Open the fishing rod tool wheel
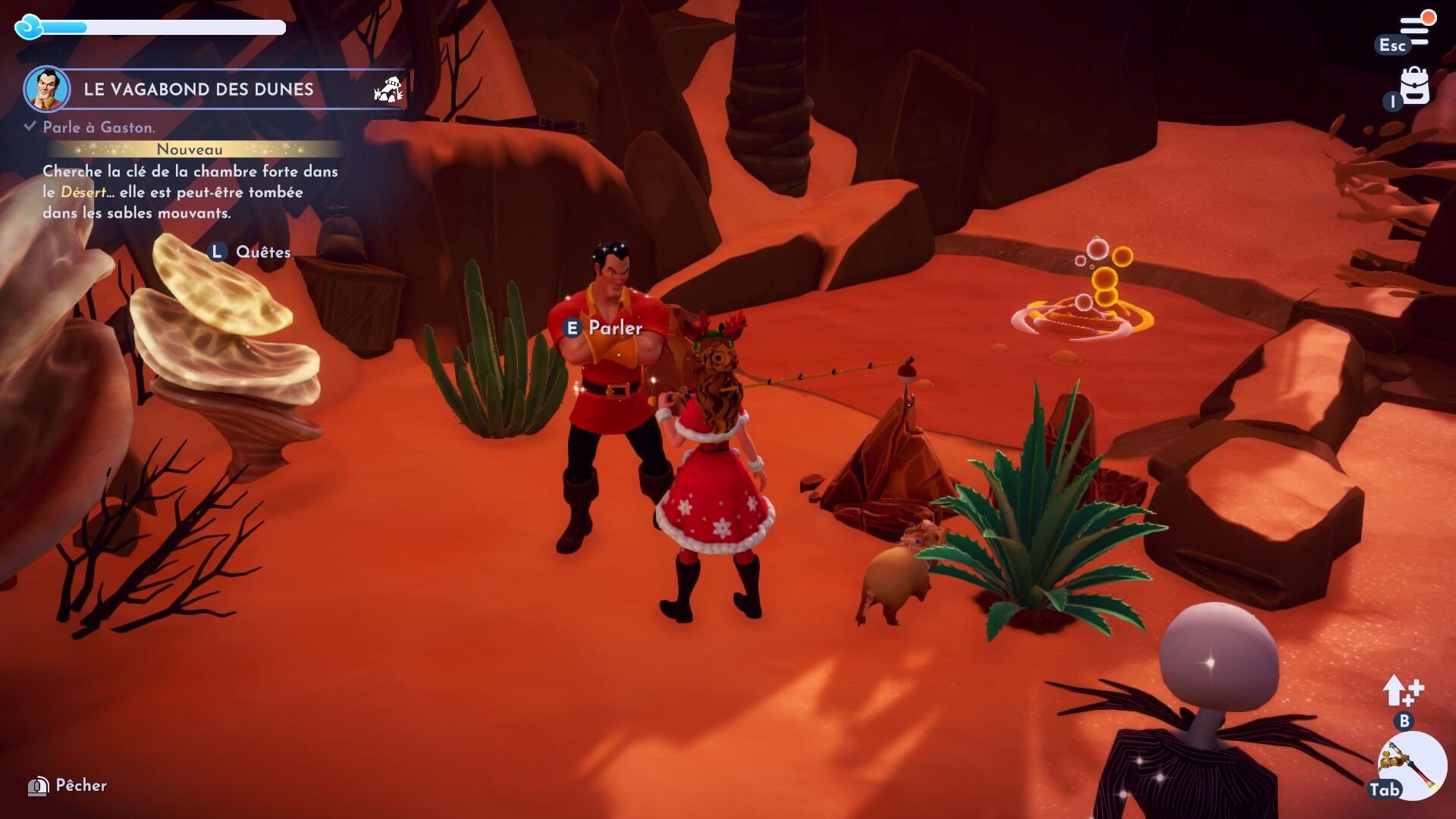The height and width of the screenshot is (819, 1456). coord(1411,766)
